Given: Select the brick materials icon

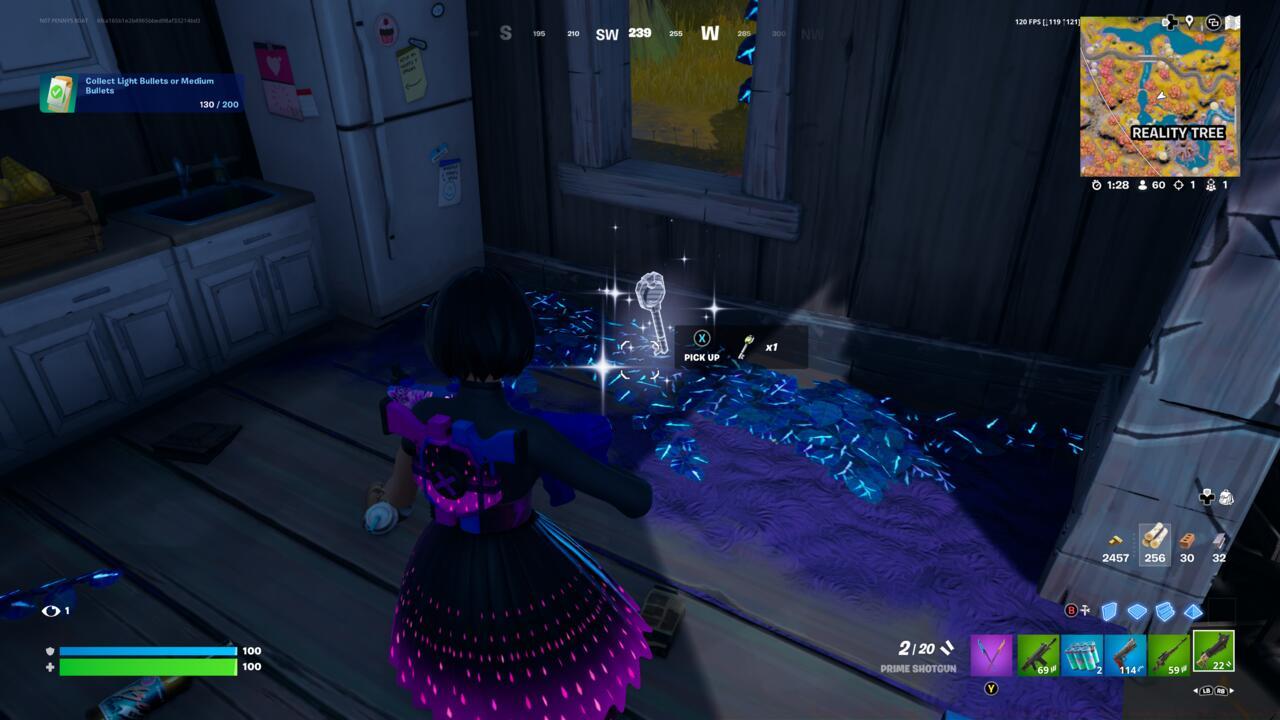Looking at the screenshot, I should click(x=1187, y=540).
